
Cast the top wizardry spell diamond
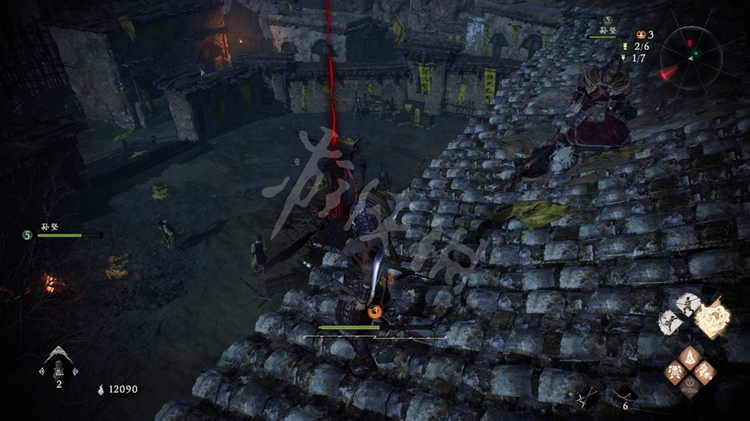click(x=690, y=357)
